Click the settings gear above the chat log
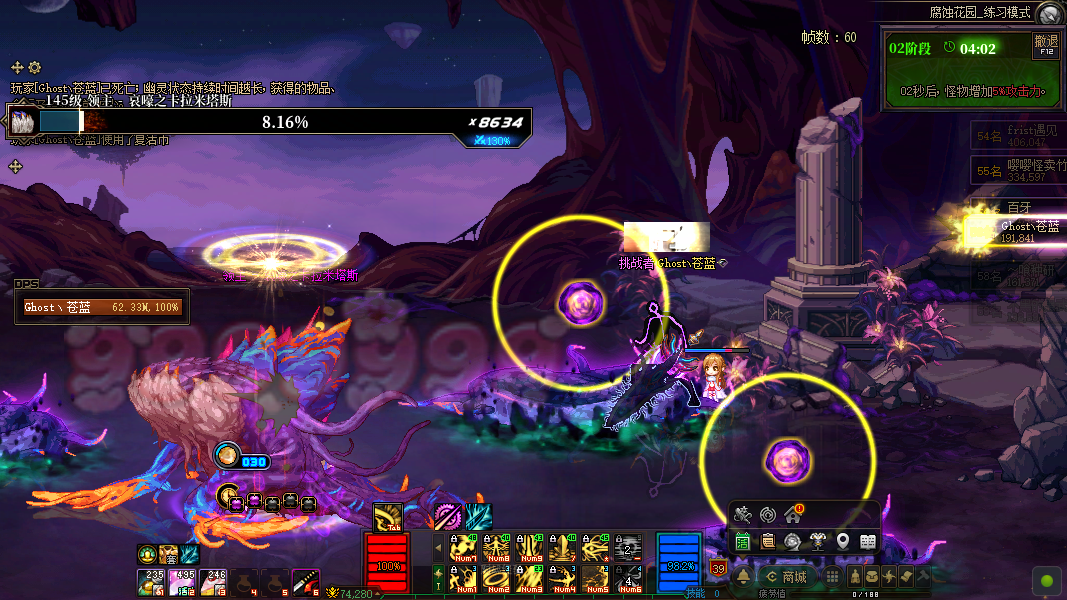This screenshot has width=1067, height=600. [x=34, y=67]
